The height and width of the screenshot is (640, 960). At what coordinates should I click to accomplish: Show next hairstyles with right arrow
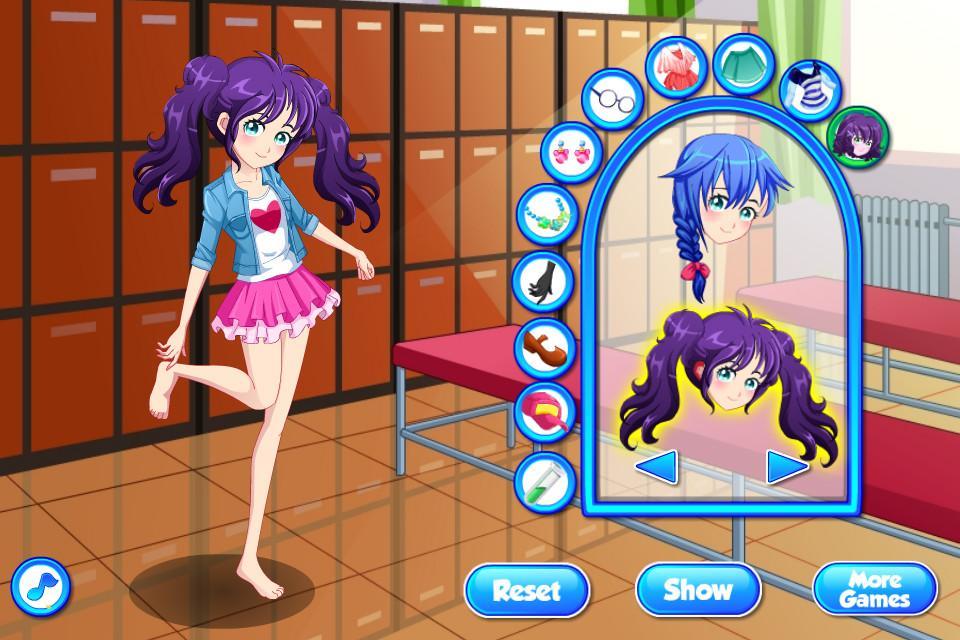(x=787, y=465)
